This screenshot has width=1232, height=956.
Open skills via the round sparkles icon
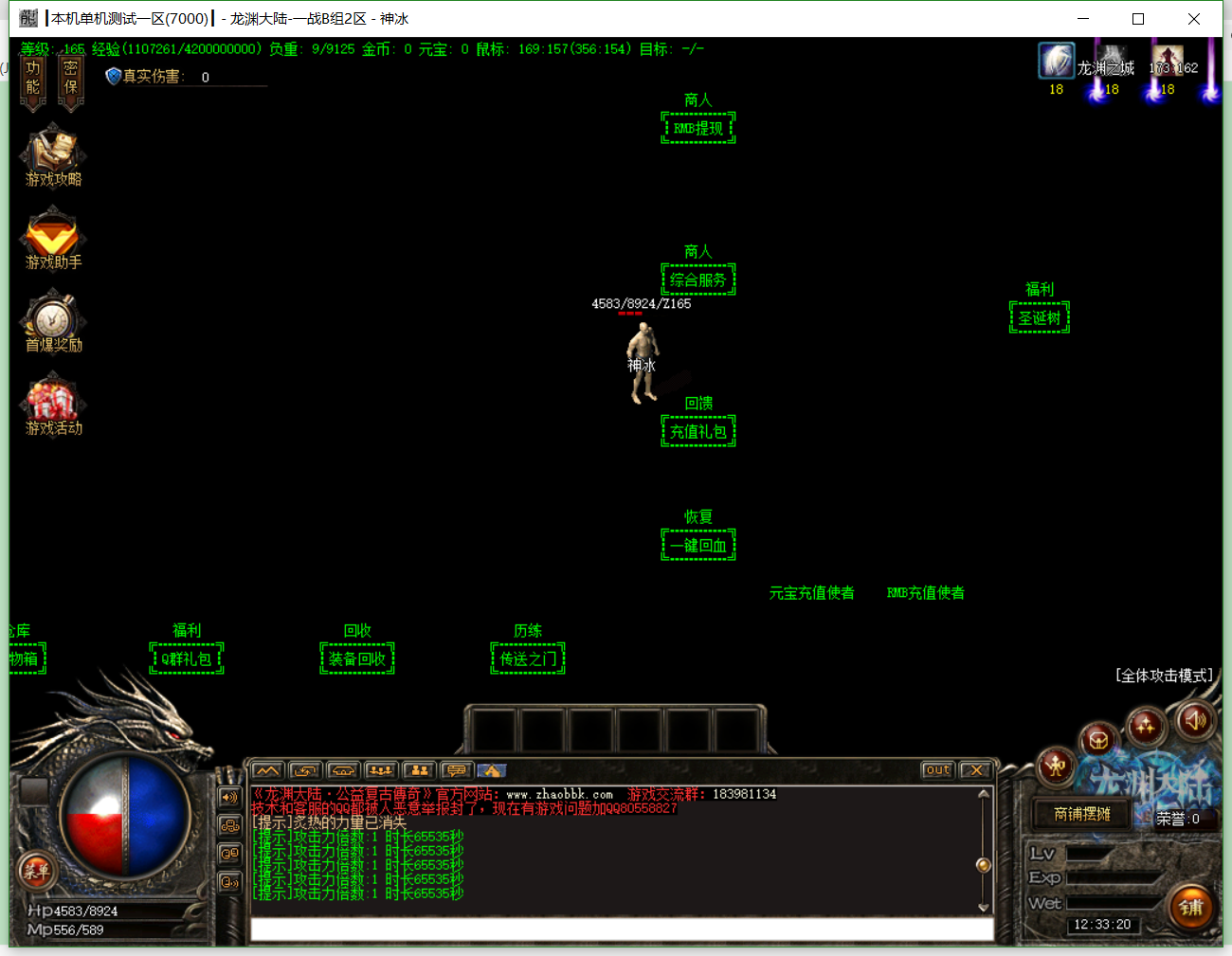point(1145,727)
